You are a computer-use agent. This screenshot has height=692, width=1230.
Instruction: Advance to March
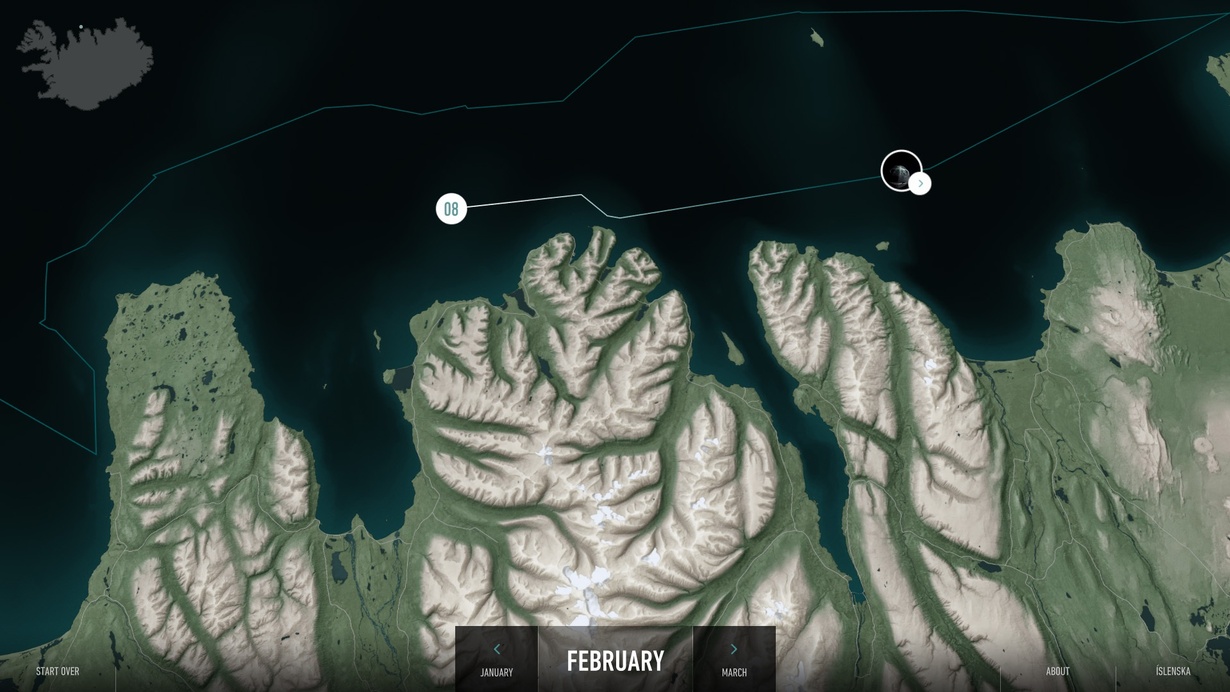[734, 660]
